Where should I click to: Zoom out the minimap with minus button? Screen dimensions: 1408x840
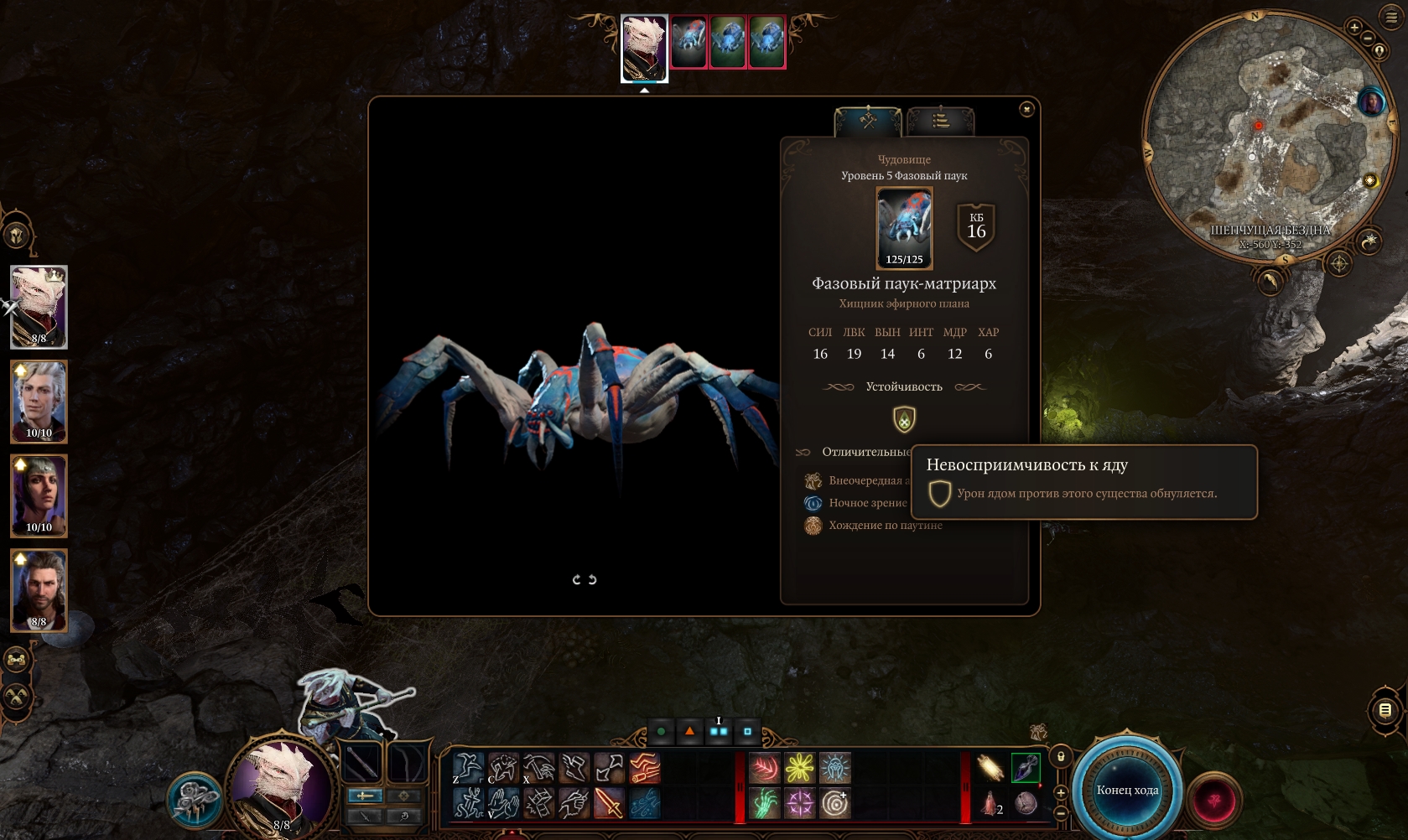(1368, 39)
